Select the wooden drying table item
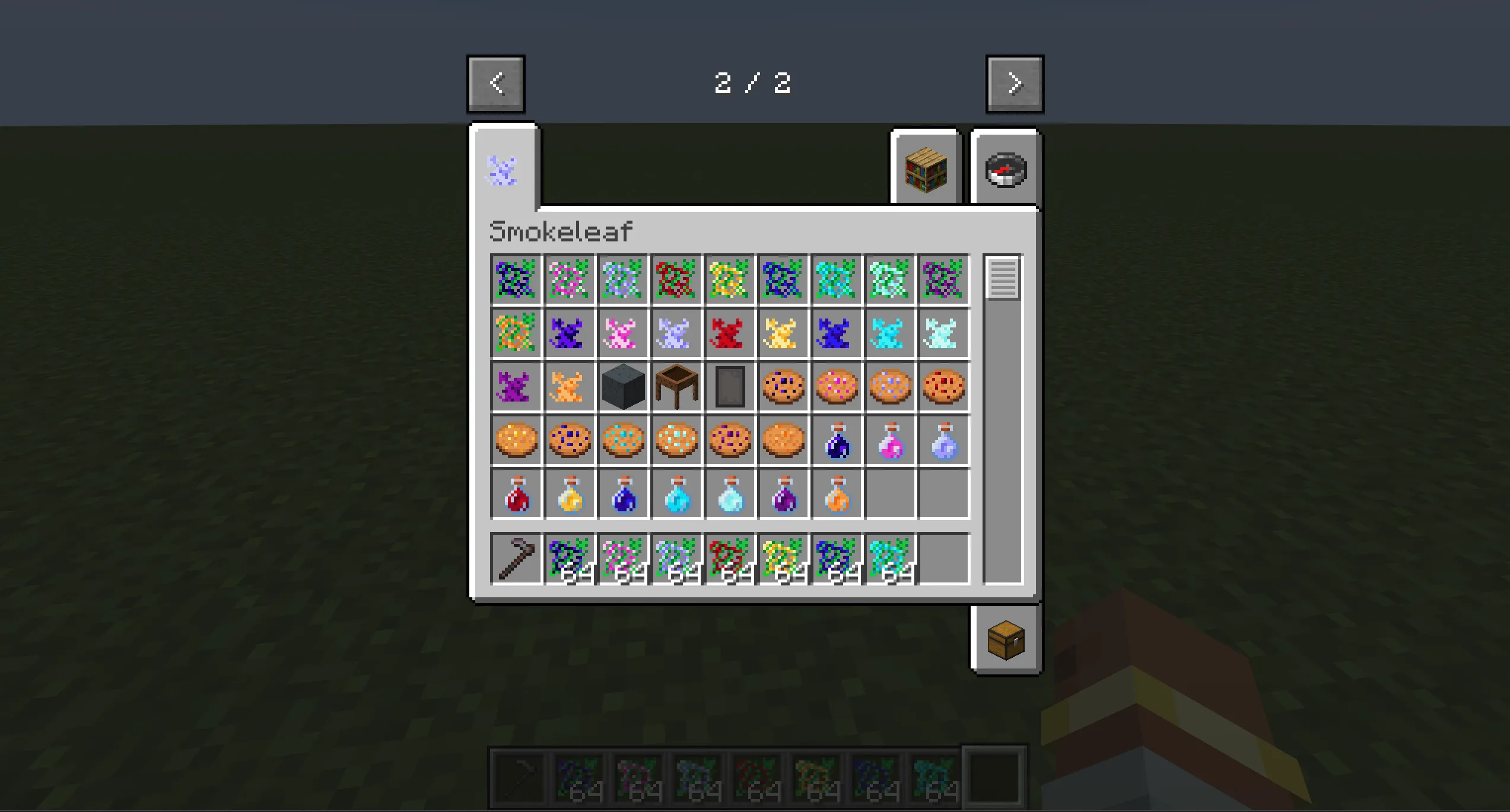1510x812 pixels. click(676, 386)
